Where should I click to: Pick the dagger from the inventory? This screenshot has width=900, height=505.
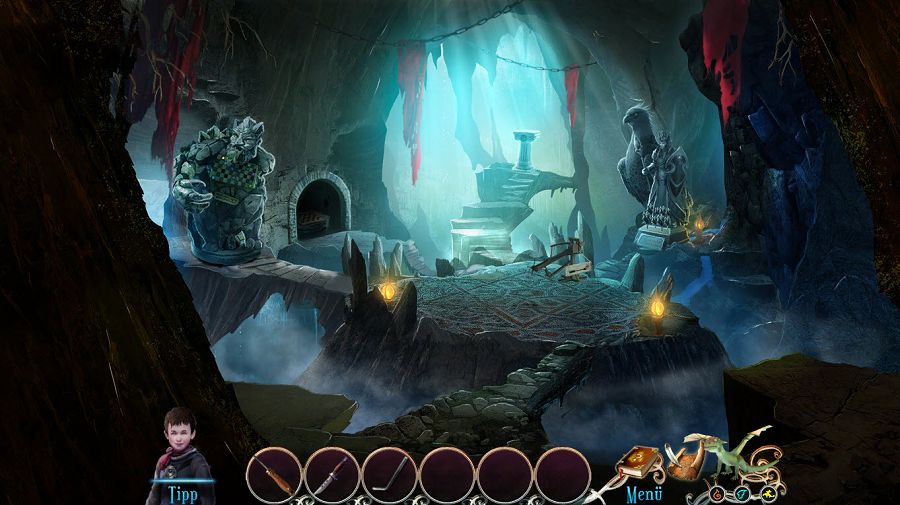(x=332, y=473)
